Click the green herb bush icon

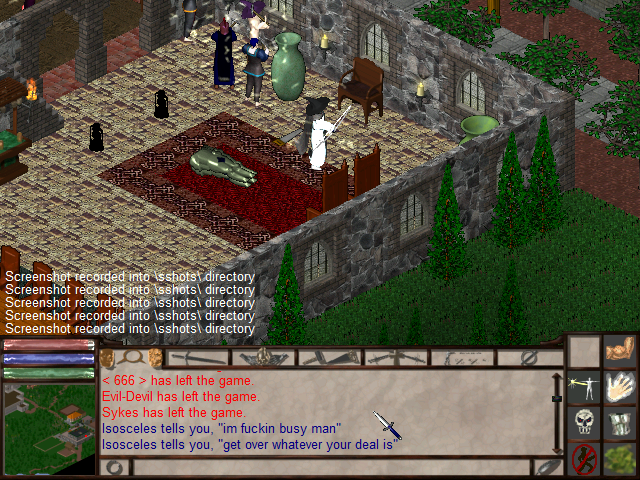622,459
